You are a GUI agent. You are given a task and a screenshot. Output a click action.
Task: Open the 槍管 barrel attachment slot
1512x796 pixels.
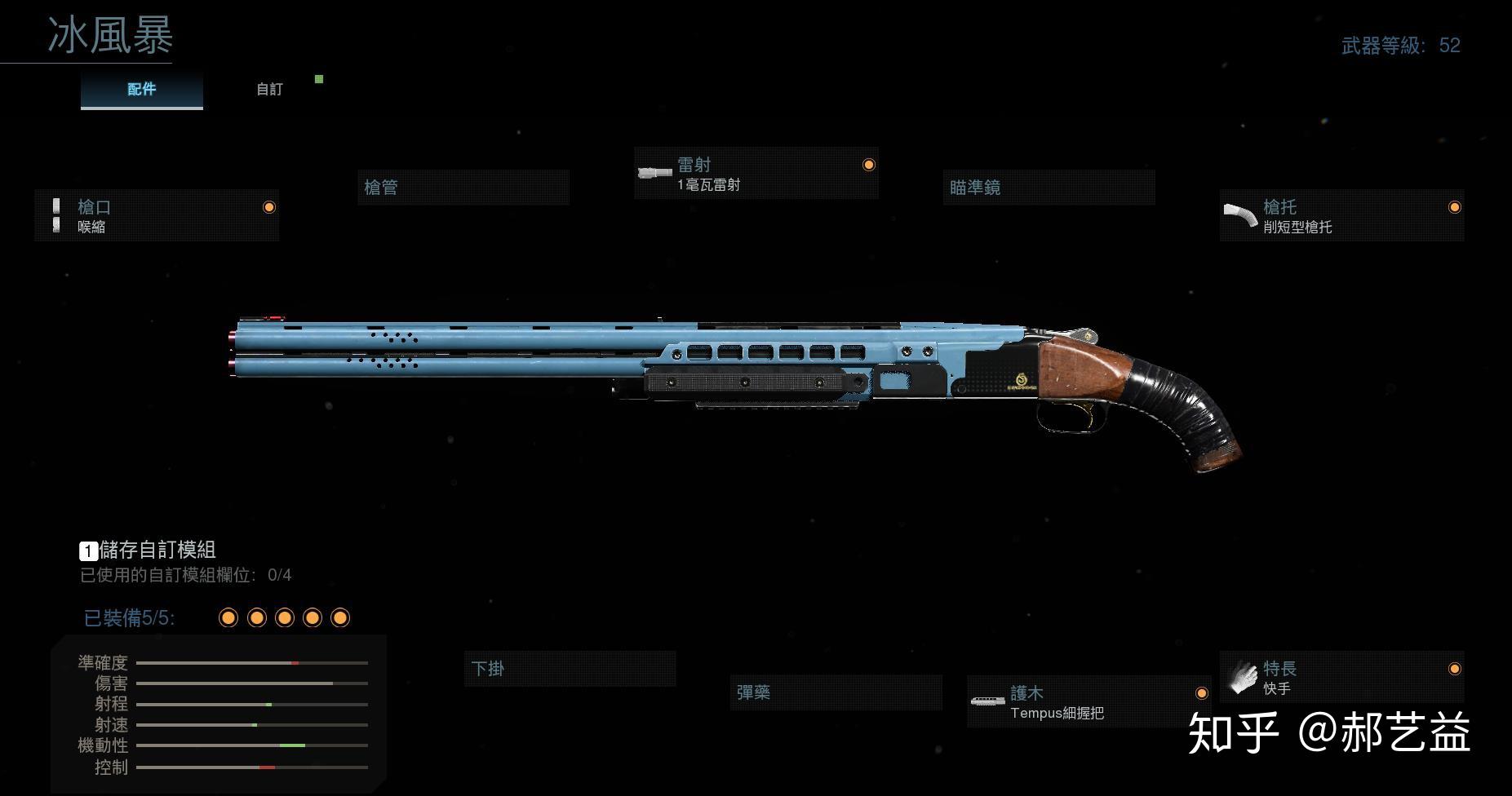[463, 187]
